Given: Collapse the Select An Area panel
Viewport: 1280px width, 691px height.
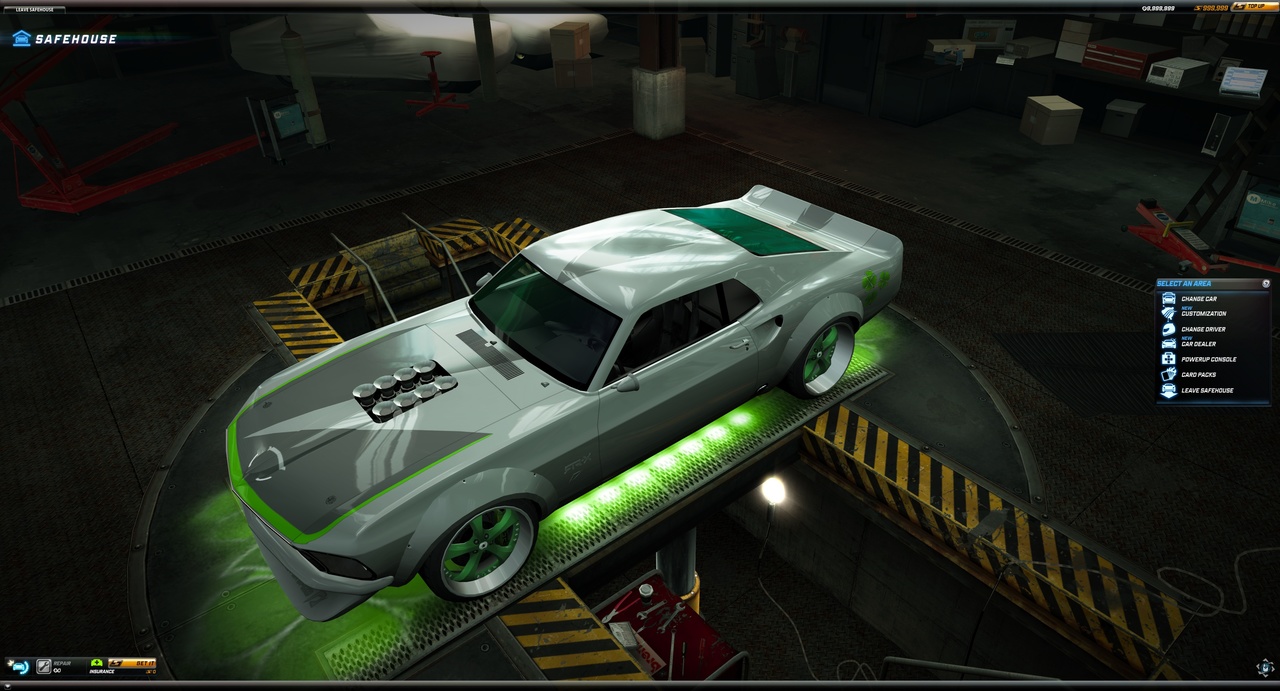Looking at the screenshot, I should click(x=1266, y=283).
